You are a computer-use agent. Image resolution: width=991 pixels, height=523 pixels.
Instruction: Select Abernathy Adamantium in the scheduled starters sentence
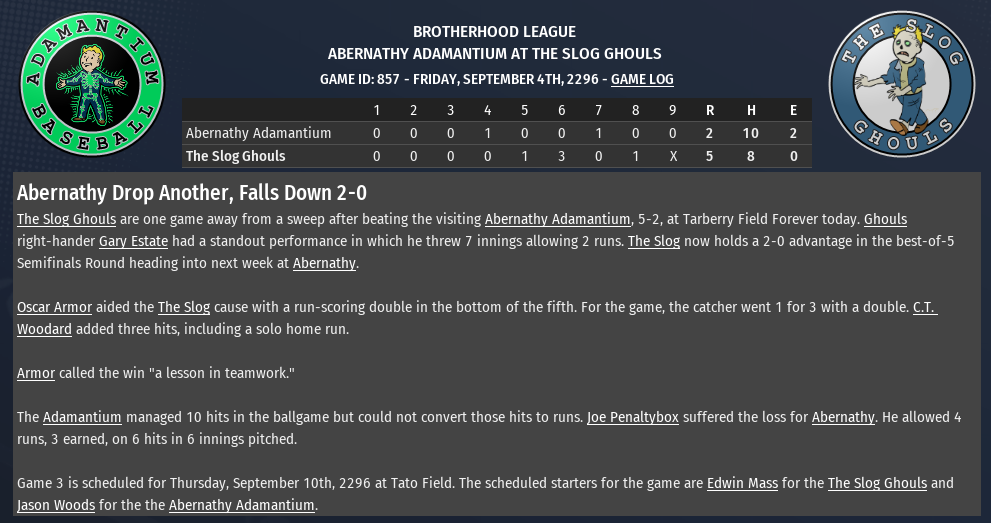click(x=241, y=505)
